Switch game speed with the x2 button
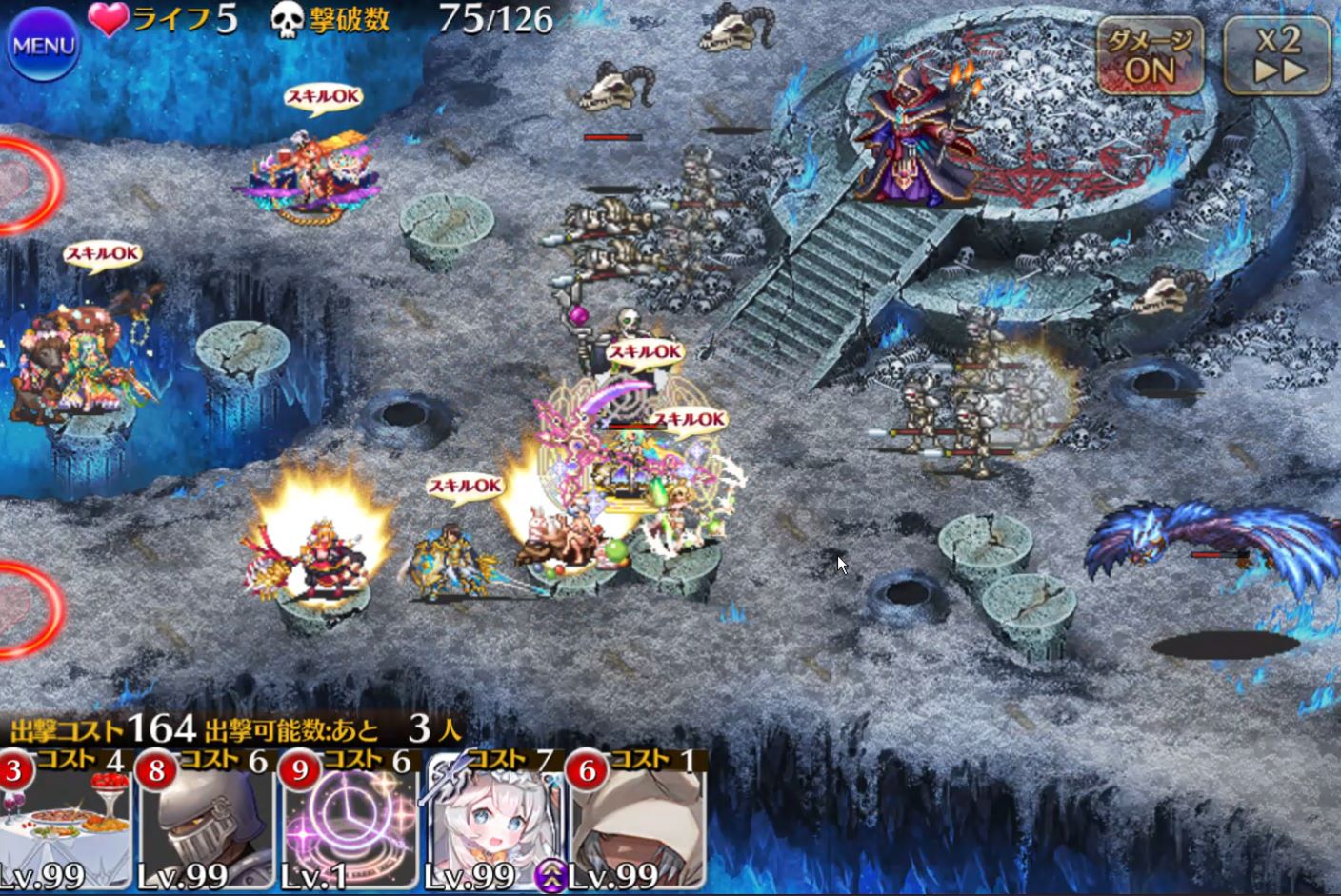Screen dimensions: 1341x896 pos(1277,57)
